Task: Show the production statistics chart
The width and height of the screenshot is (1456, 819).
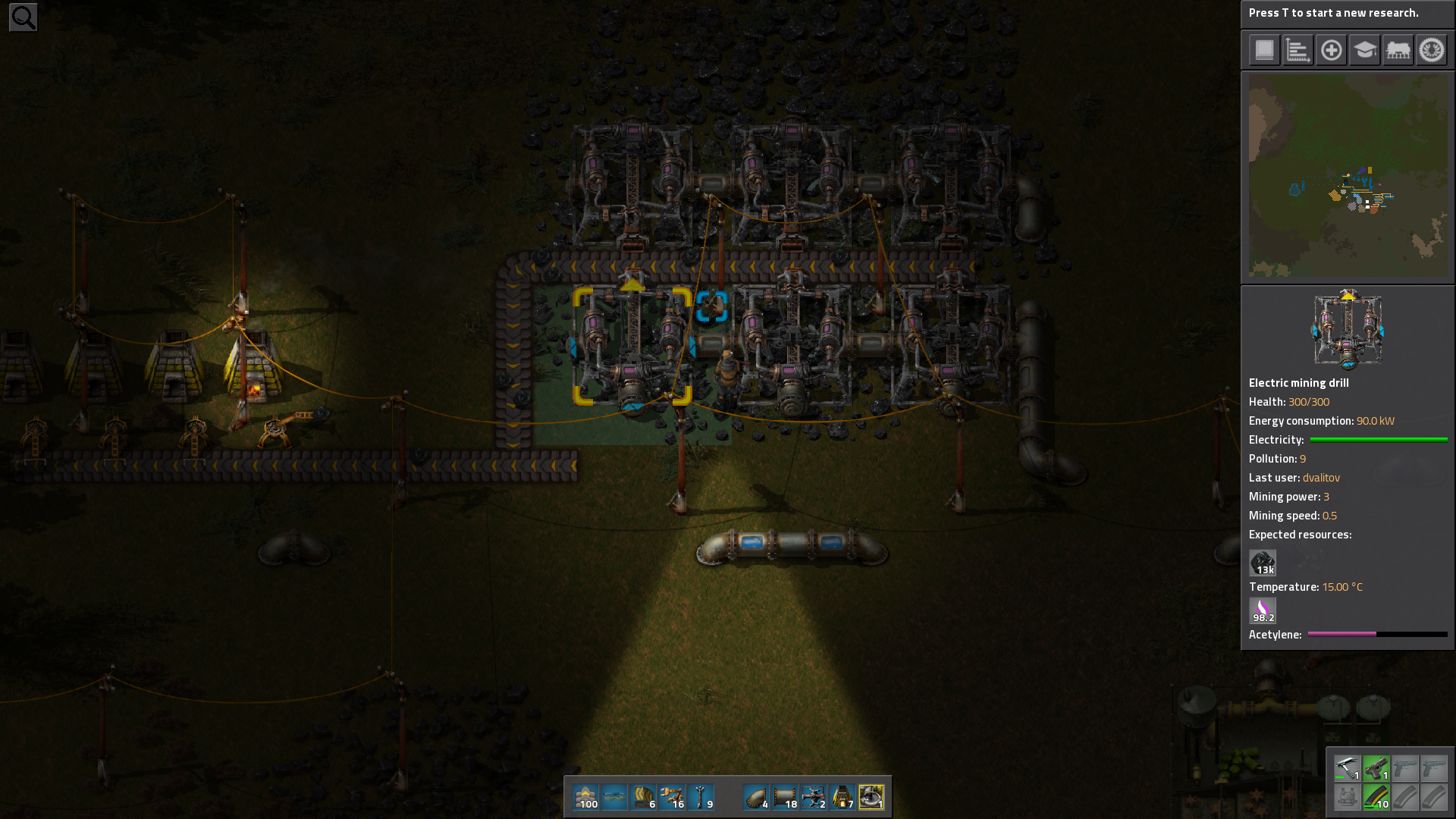Action: click(x=1298, y=51)
